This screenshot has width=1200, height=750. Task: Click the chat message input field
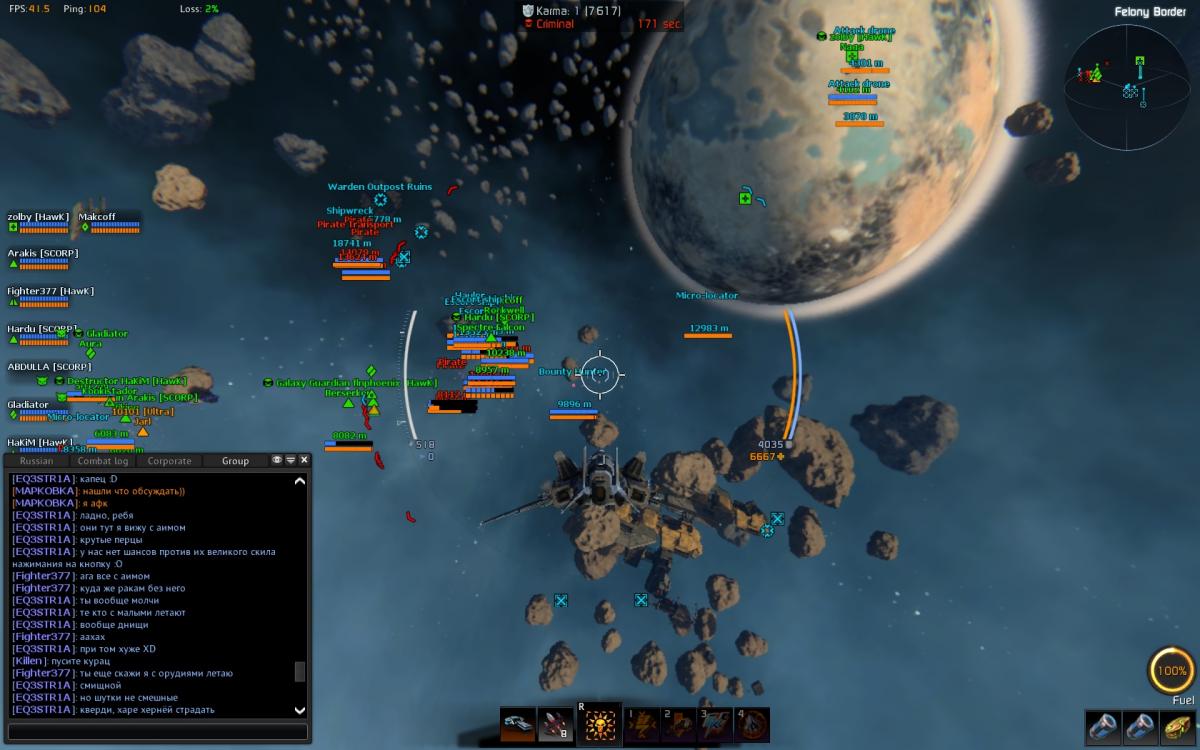(157, 732)
